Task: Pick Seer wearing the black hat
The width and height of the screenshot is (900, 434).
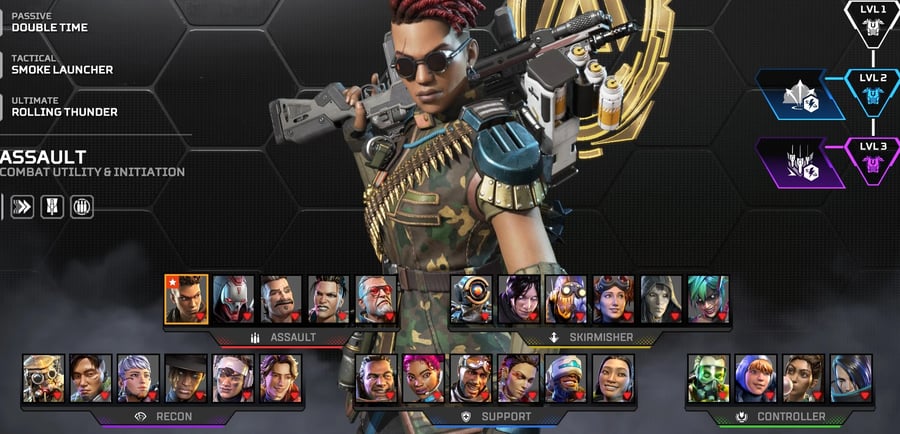Action: [x=185, y=378]
